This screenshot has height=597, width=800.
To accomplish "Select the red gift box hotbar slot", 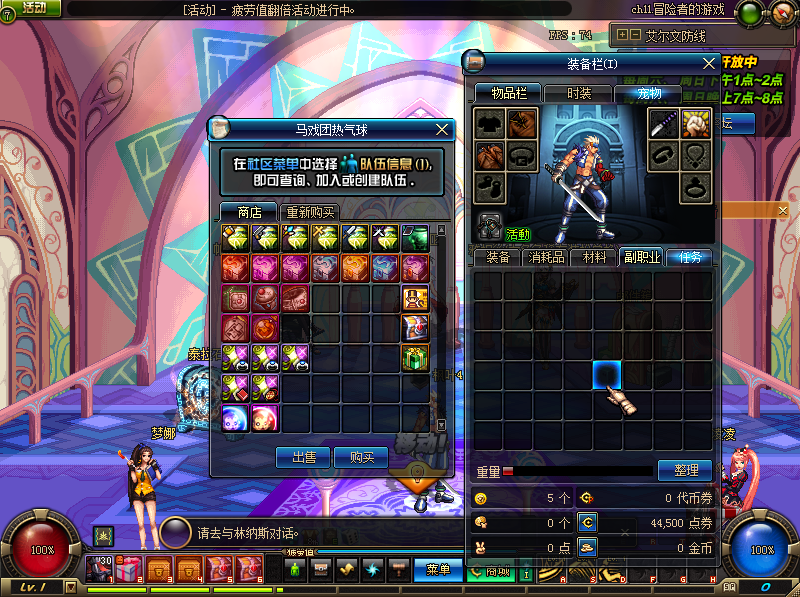I will 128,570.
